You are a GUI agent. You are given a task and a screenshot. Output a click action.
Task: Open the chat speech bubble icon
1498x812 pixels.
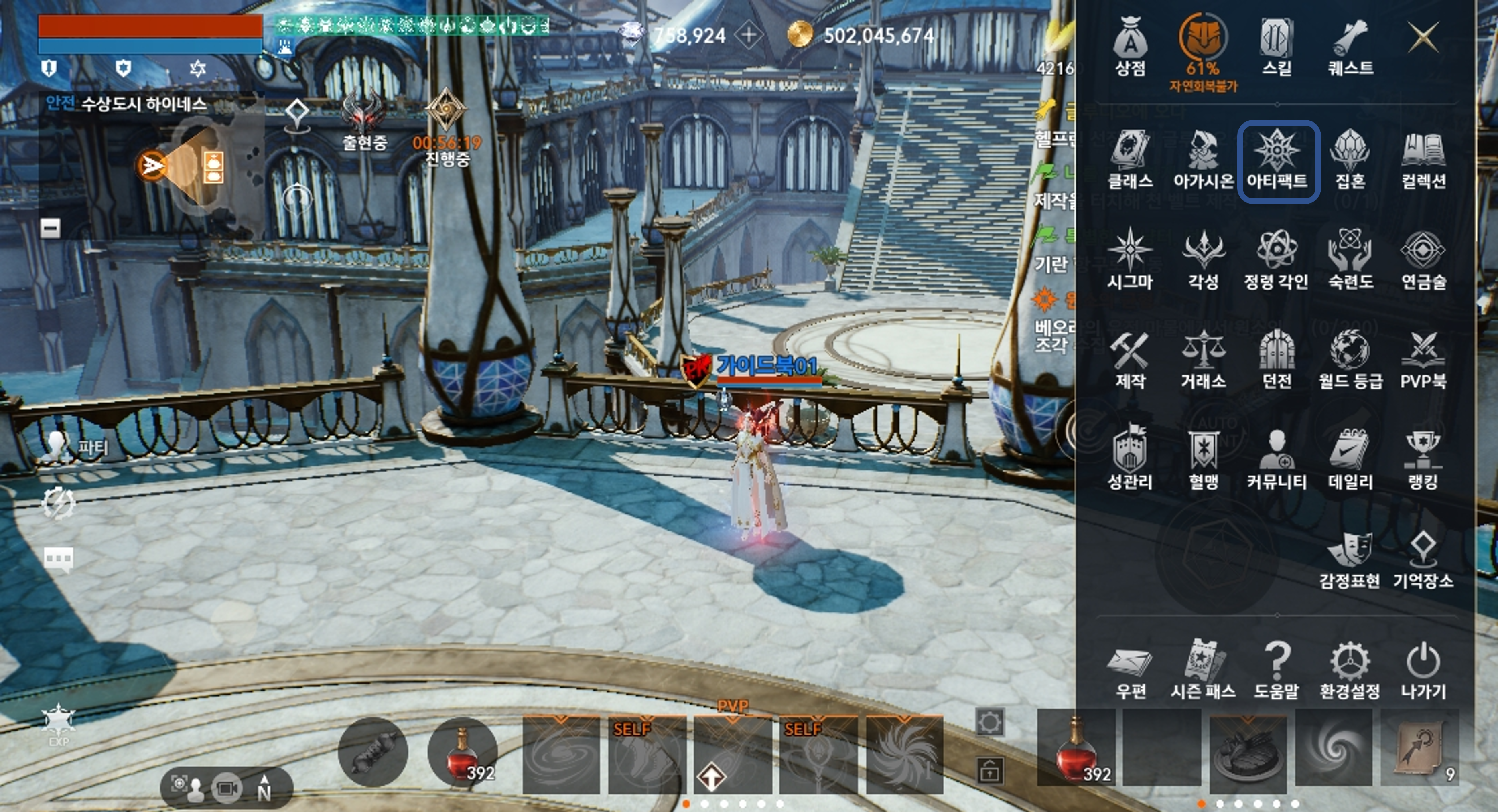[58, 559]
